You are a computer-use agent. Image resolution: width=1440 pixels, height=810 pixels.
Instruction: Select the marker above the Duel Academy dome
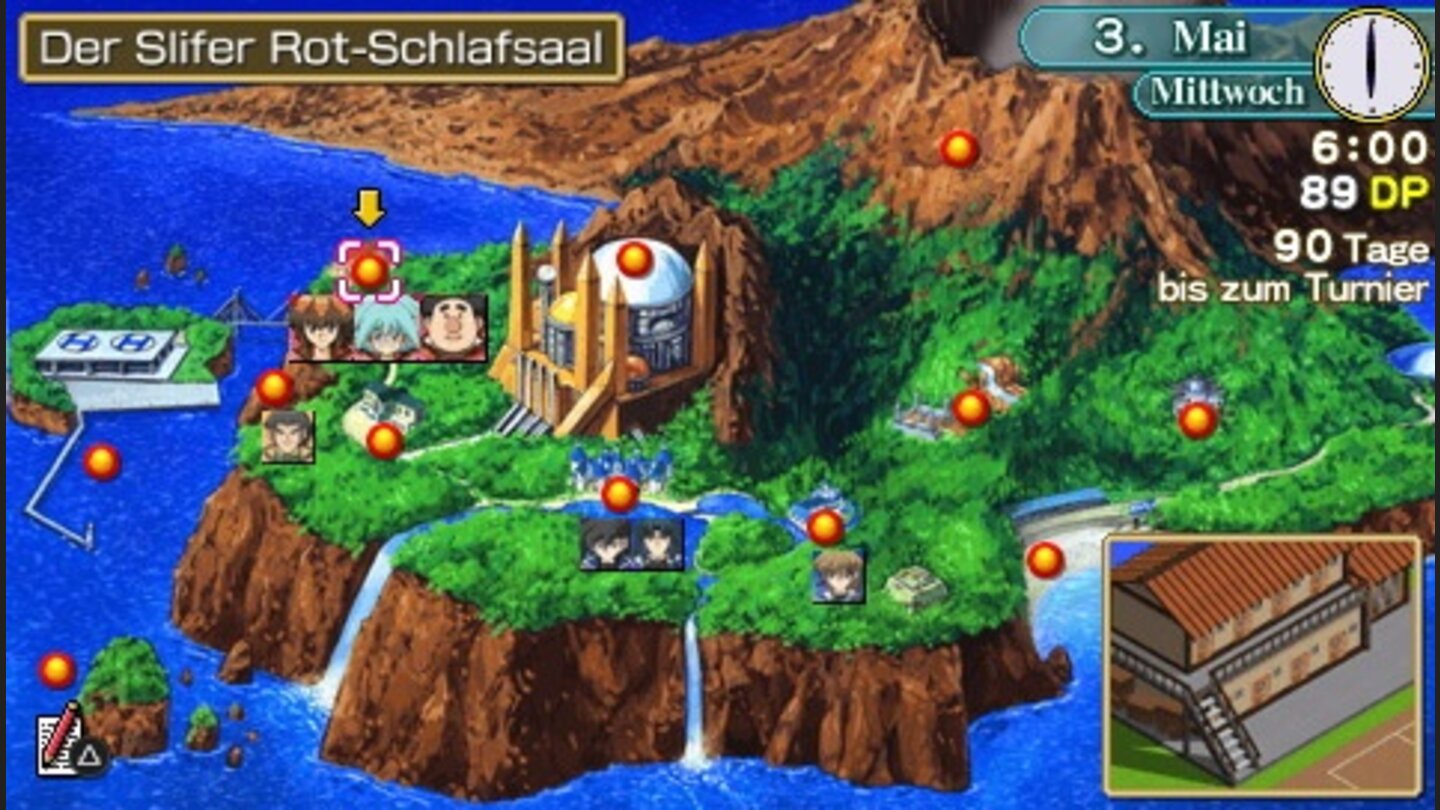tap(634, 259)
